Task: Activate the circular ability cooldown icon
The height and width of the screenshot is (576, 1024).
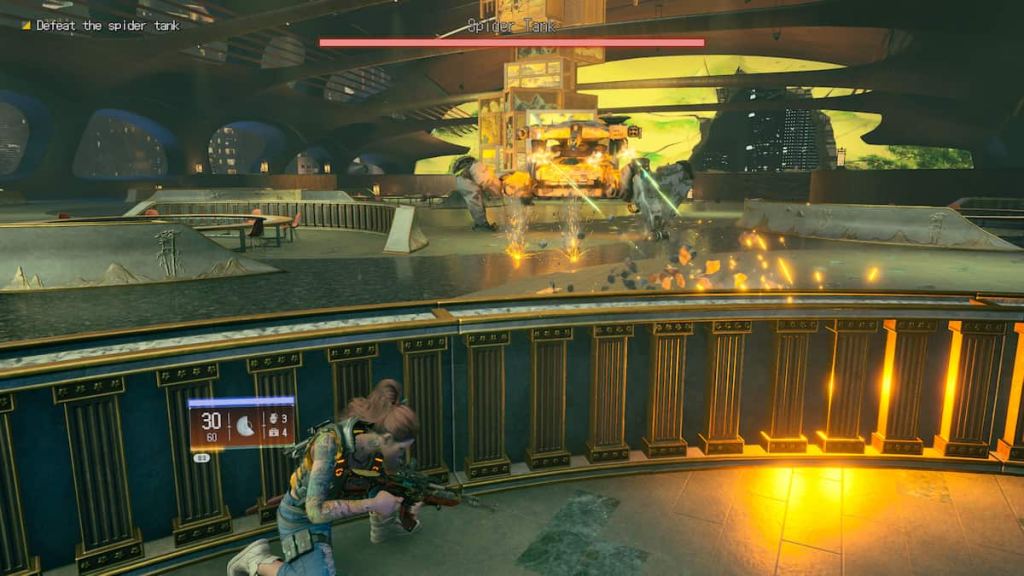Action: [245, 426]
